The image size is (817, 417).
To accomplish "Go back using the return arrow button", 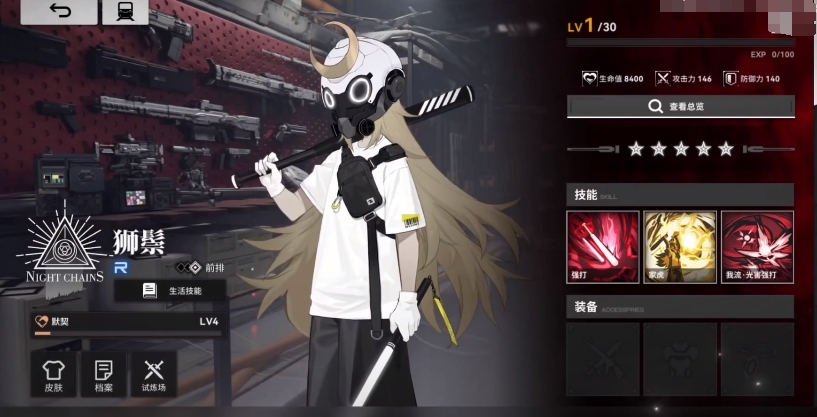I will [60, 12].
